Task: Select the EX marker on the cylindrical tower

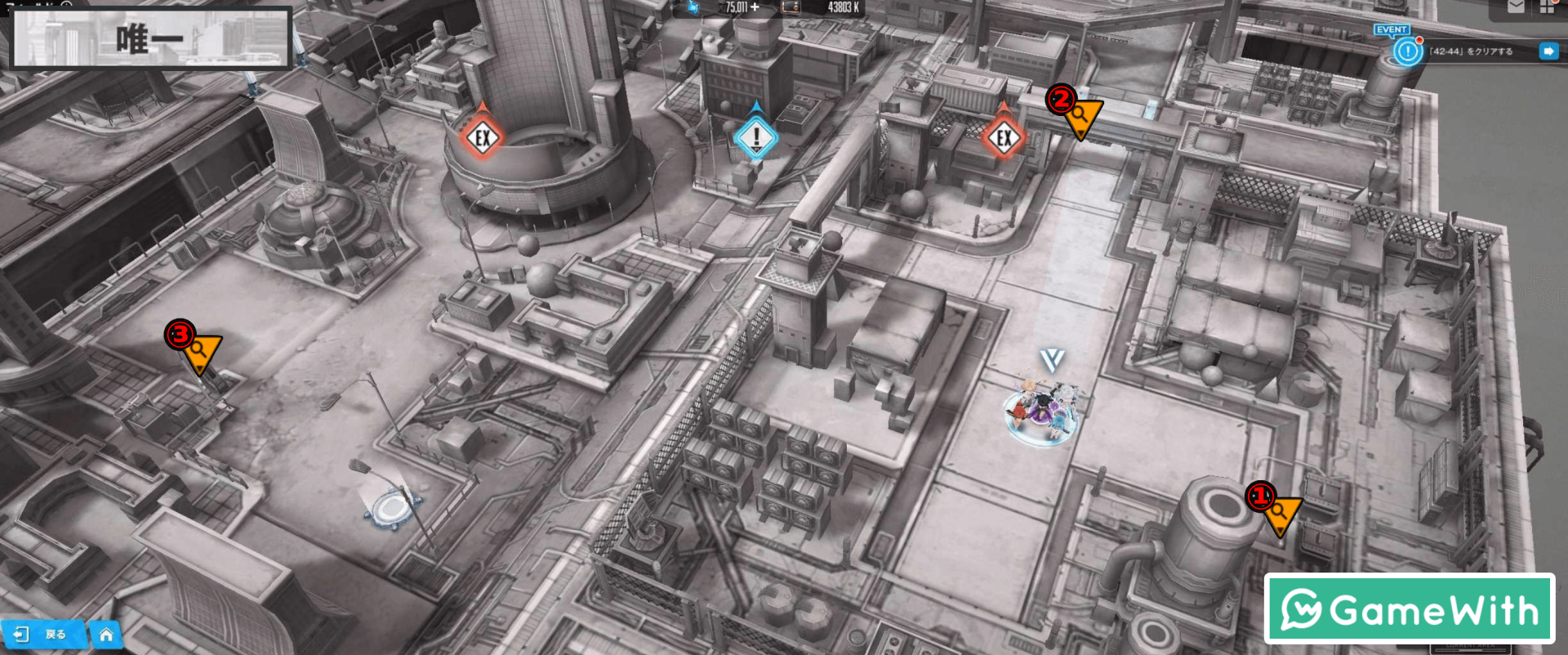Action: pyautogui.click(x=482, y=137)
